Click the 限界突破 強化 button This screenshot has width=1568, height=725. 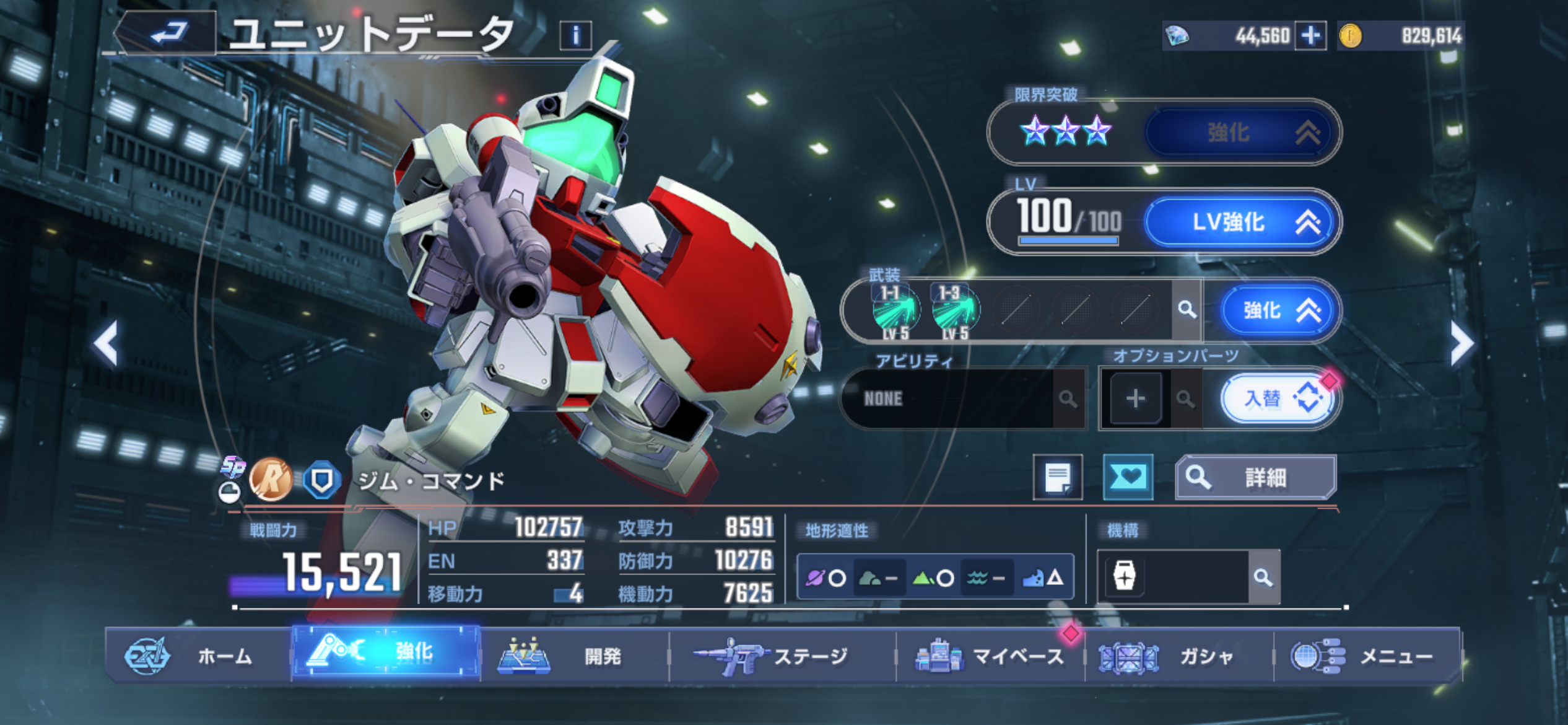pos(1241,133)
